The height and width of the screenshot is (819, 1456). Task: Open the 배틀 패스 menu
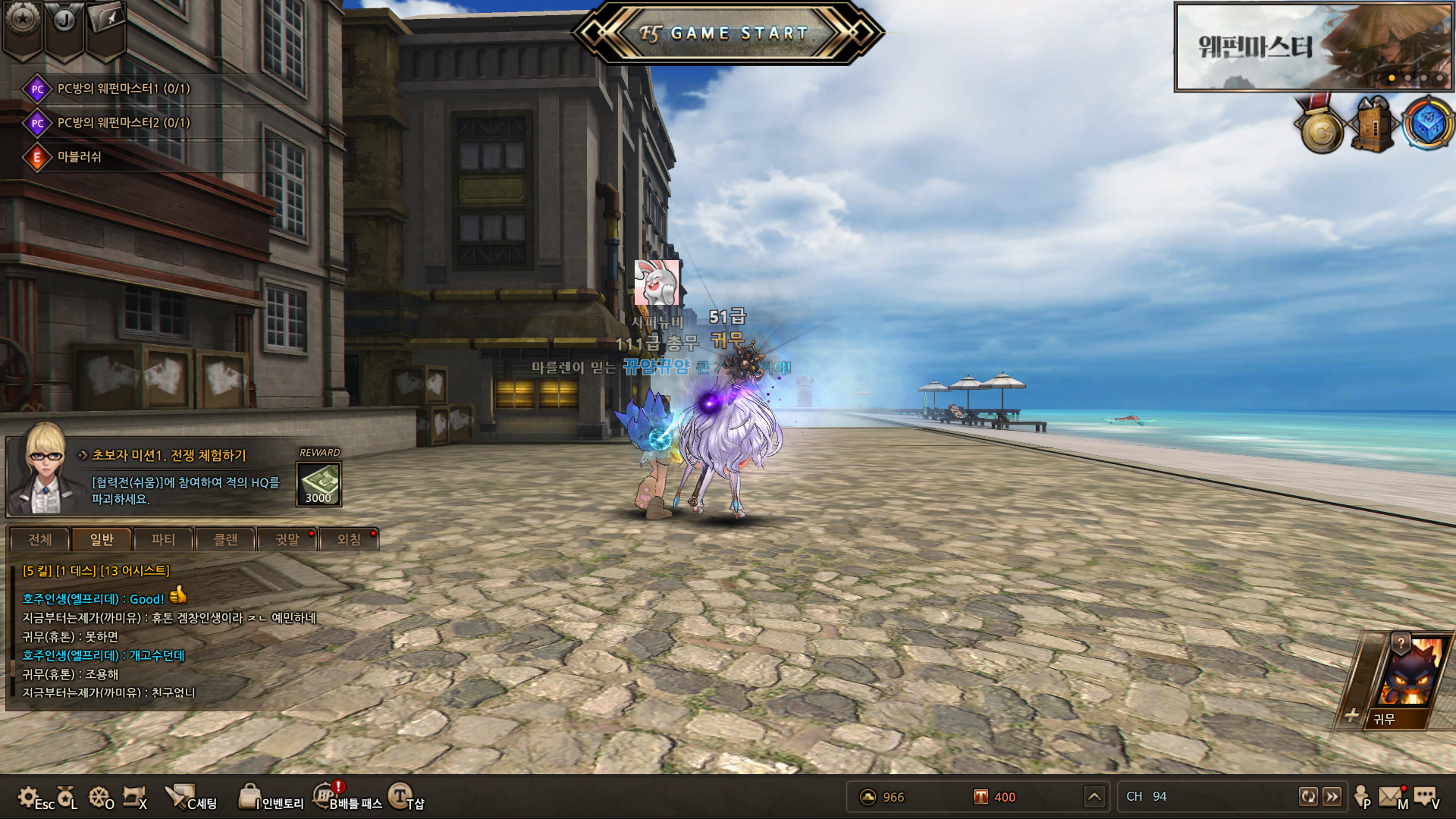click(347, 798)
